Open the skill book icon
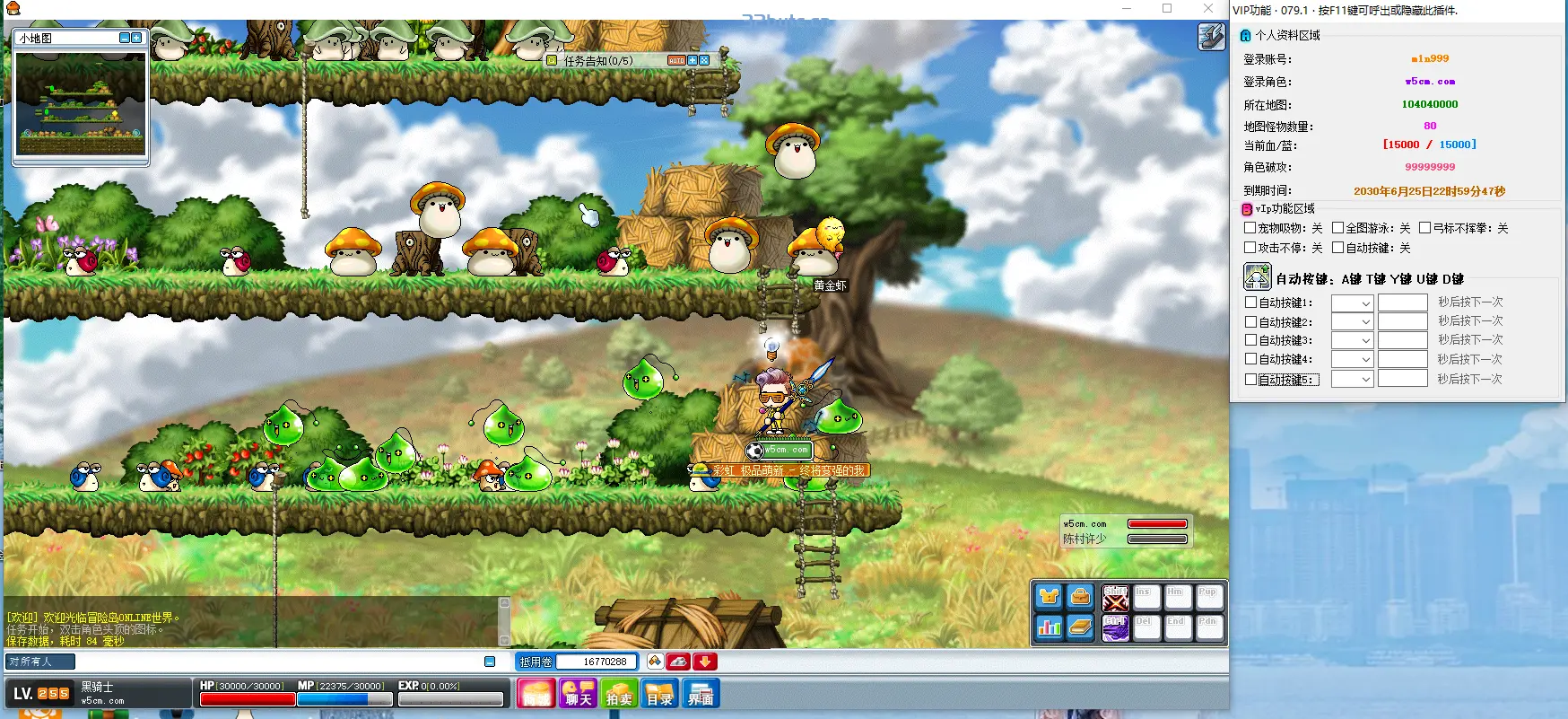 (x=1081, y=627)
